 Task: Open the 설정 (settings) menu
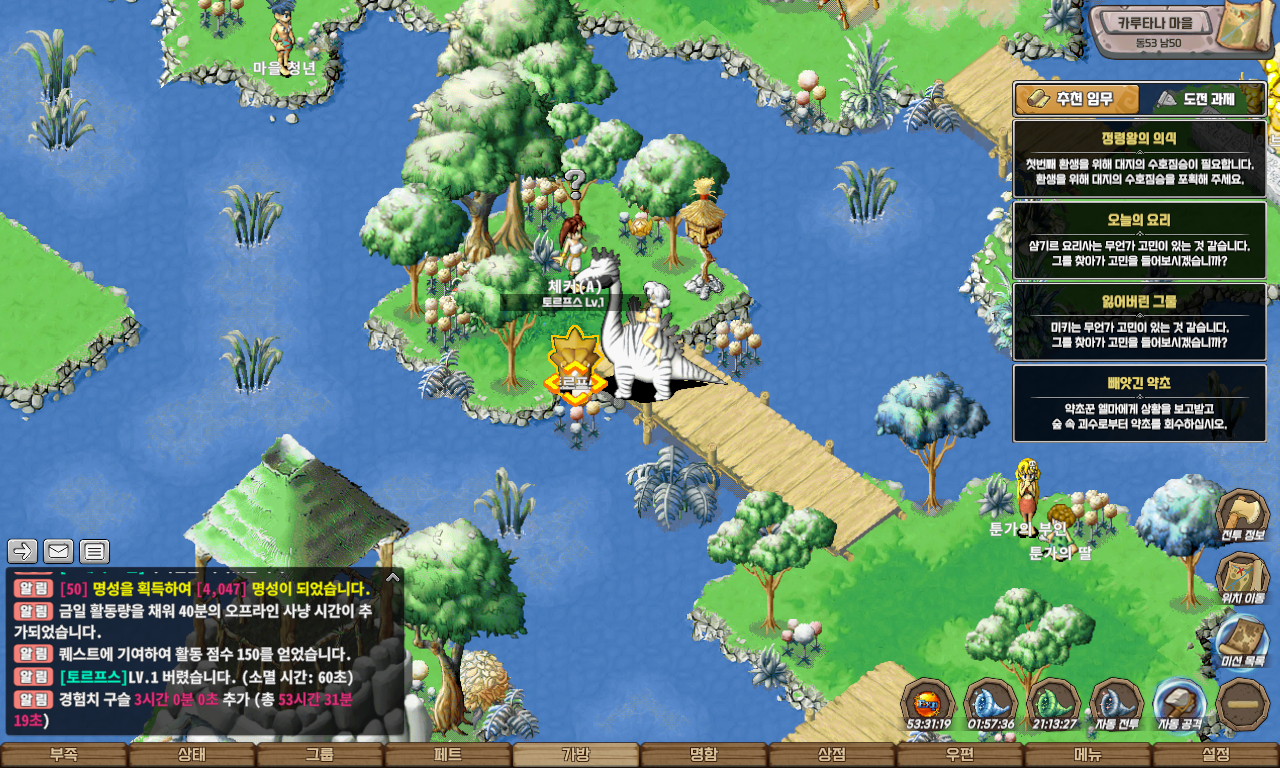point(1216,755)
